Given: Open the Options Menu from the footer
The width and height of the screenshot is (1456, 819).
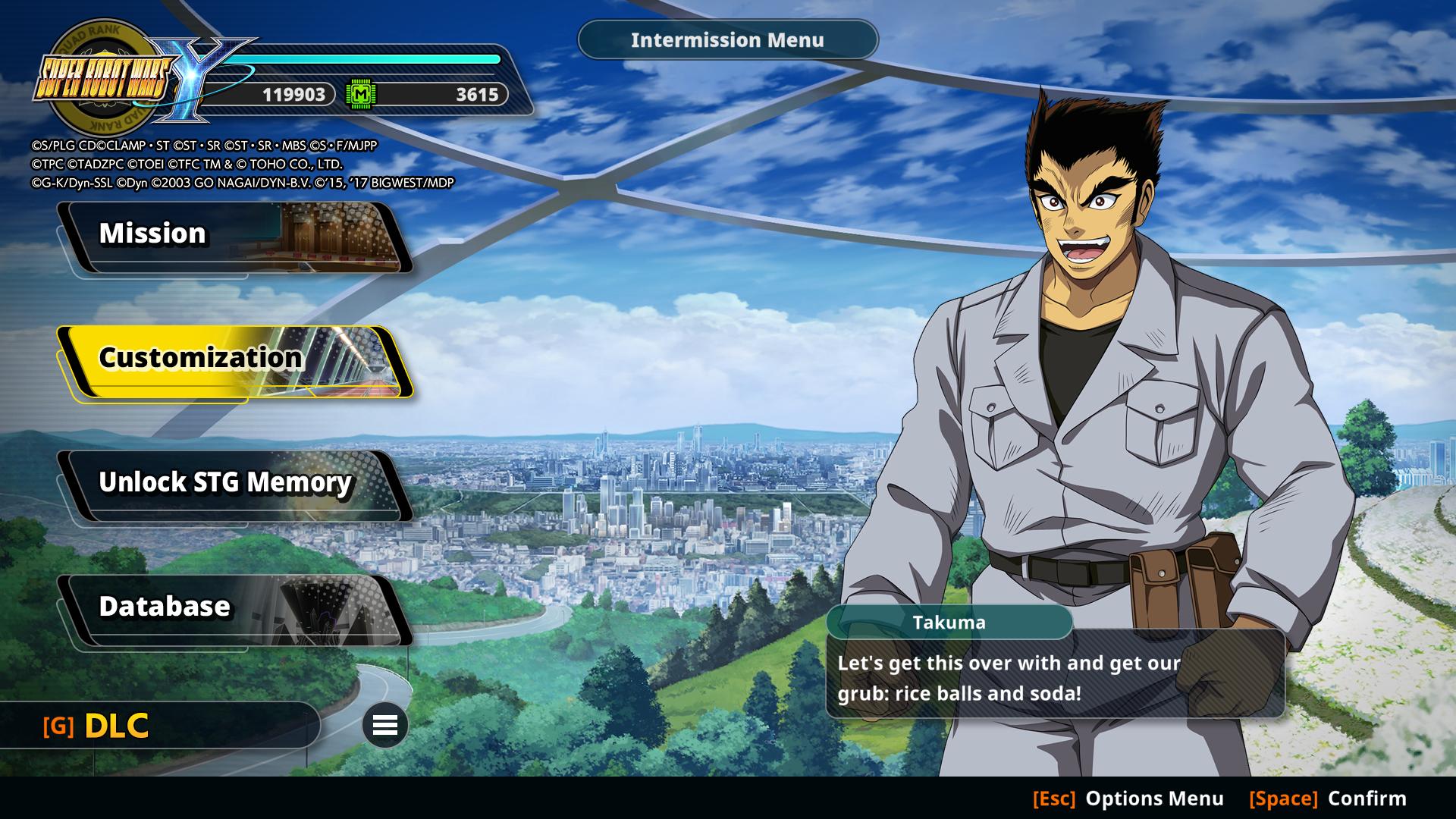Looking at the screenshot, I should tap(1128, 799).
